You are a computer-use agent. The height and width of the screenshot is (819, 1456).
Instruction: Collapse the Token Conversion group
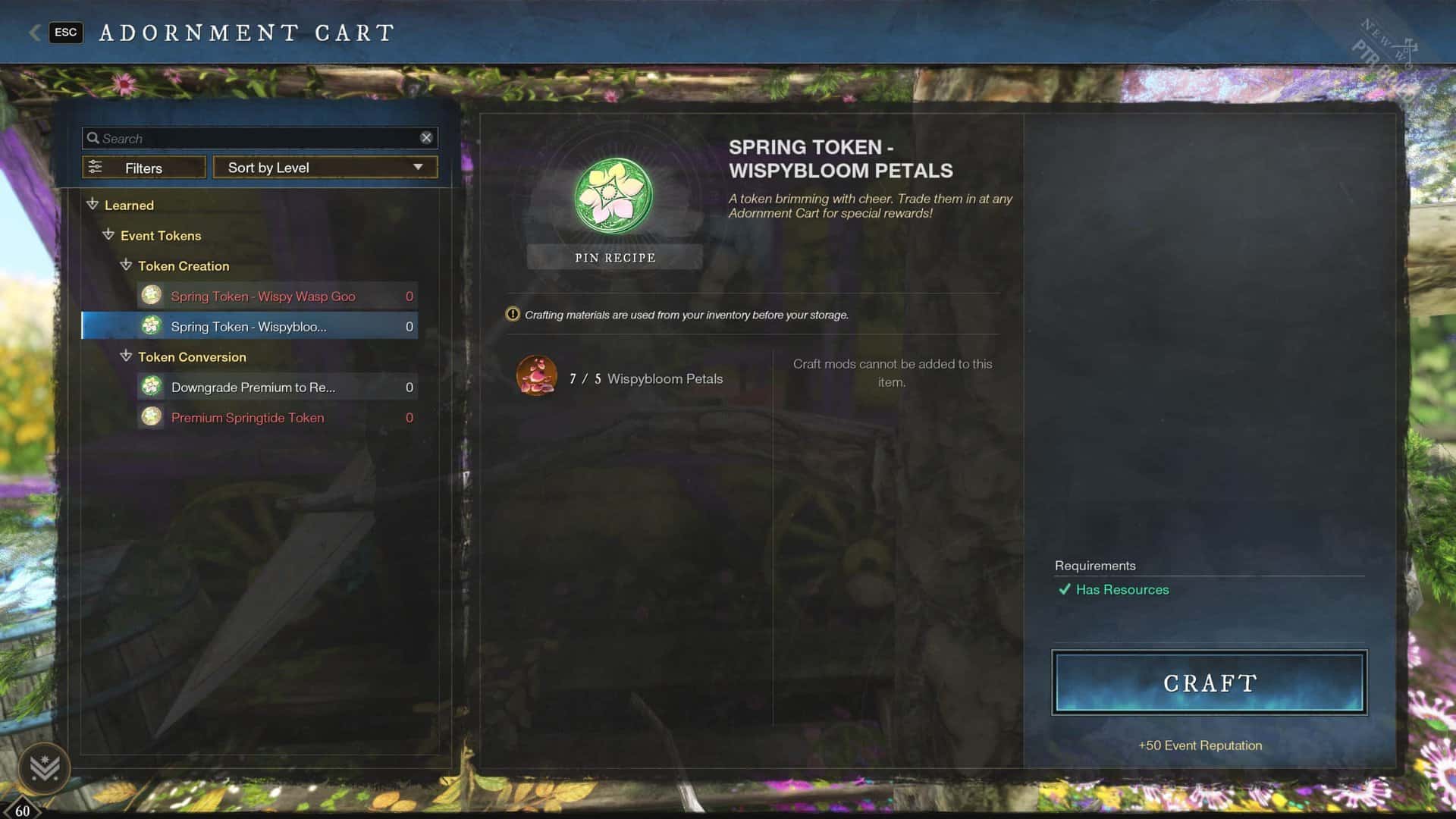point(126,356)
